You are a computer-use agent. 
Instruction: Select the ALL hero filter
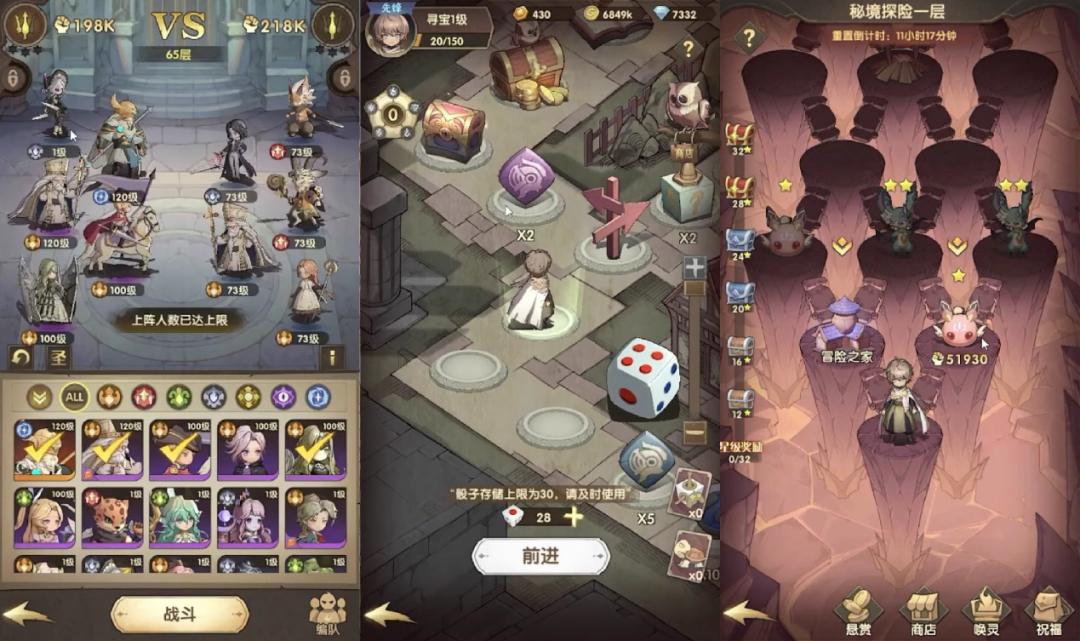74,396
